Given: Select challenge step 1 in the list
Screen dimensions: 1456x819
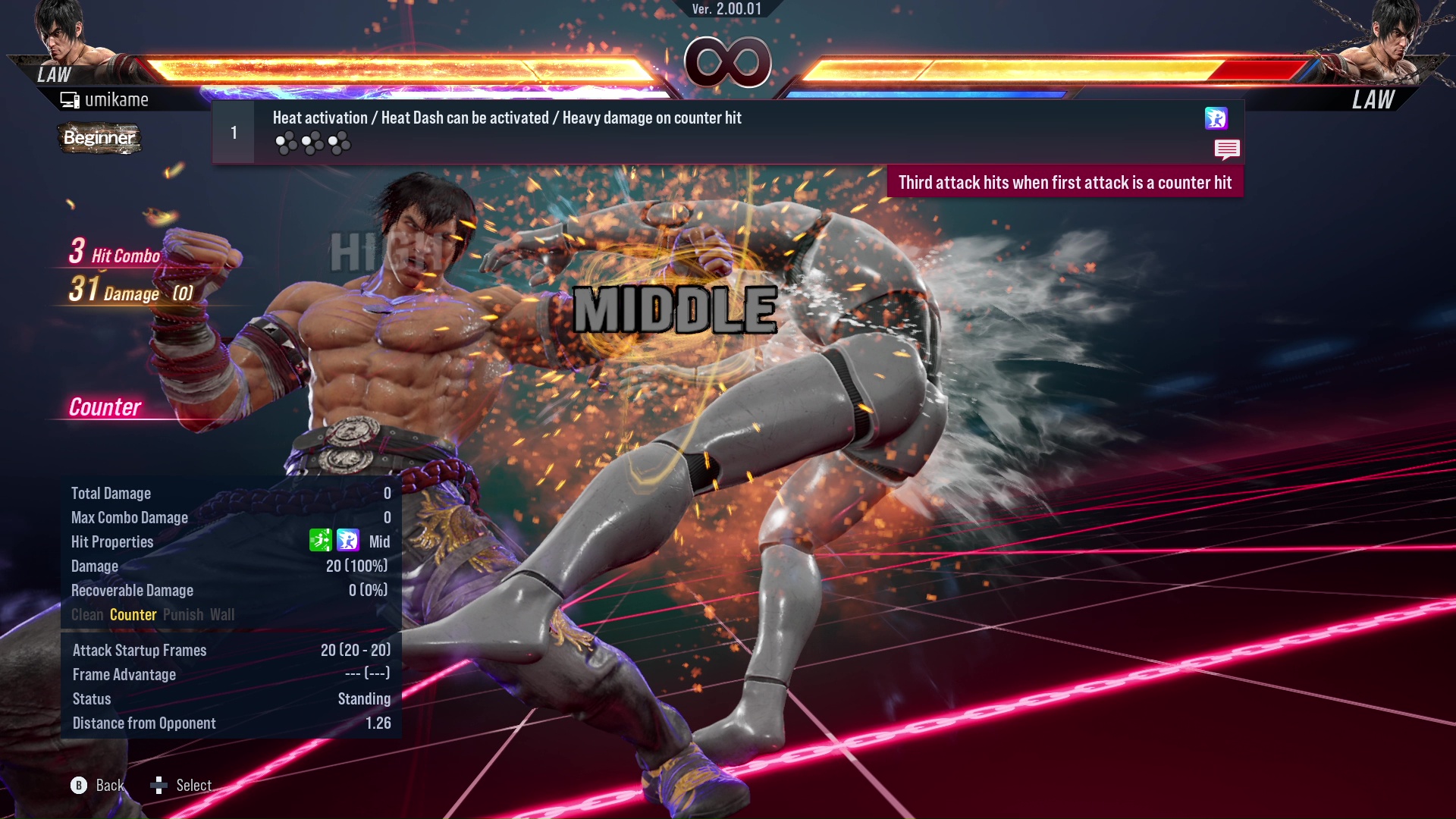Looking at the screenshot, I should 234,131.
